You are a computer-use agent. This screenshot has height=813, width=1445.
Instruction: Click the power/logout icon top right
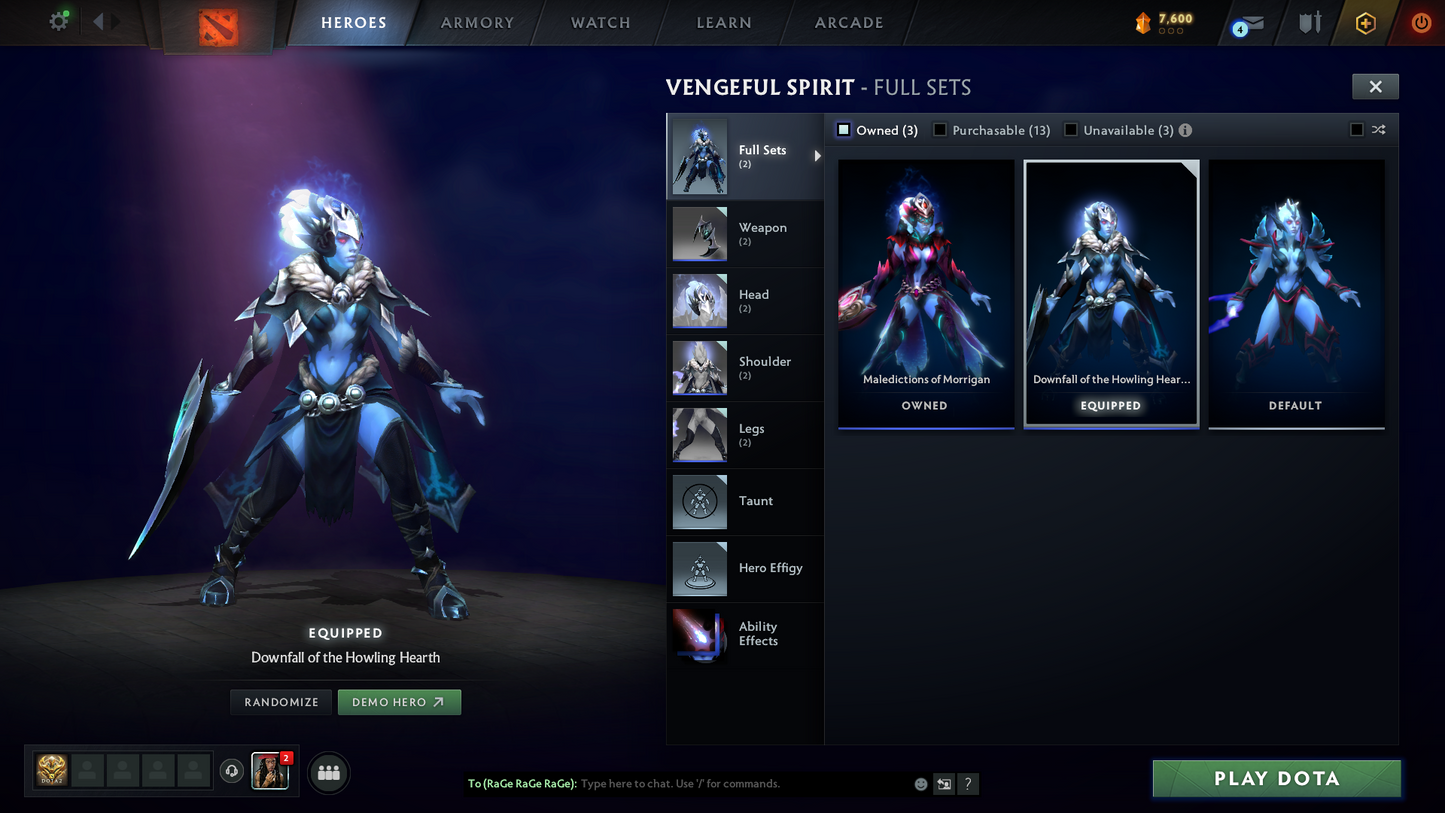click(1421, 23)
